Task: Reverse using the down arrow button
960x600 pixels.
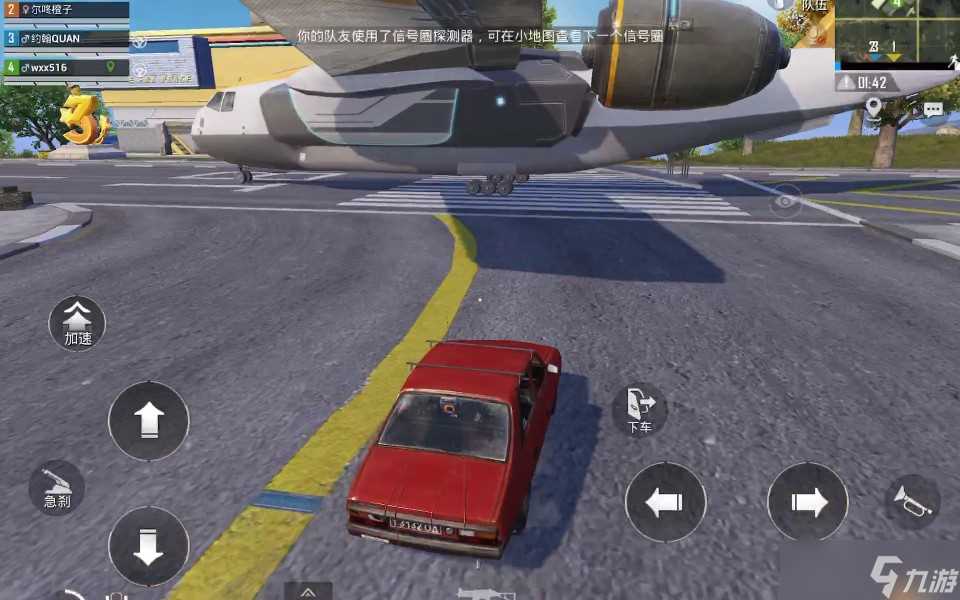Action: pos(148,546)
